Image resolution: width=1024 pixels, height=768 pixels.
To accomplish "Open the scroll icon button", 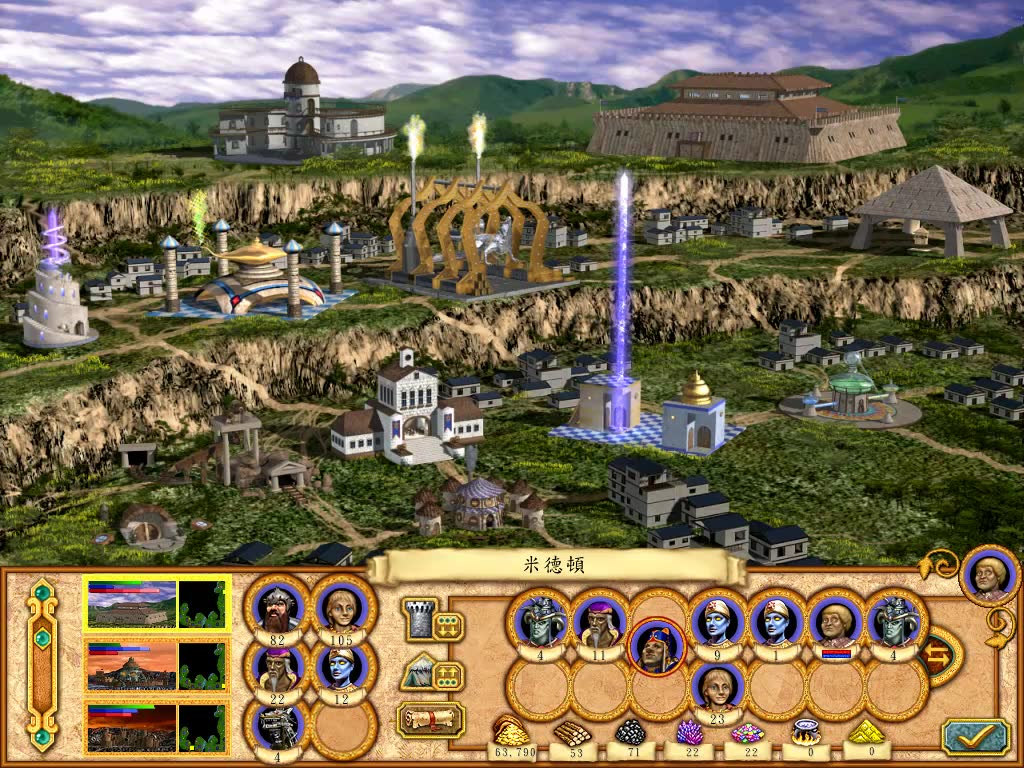I will 431,718.
